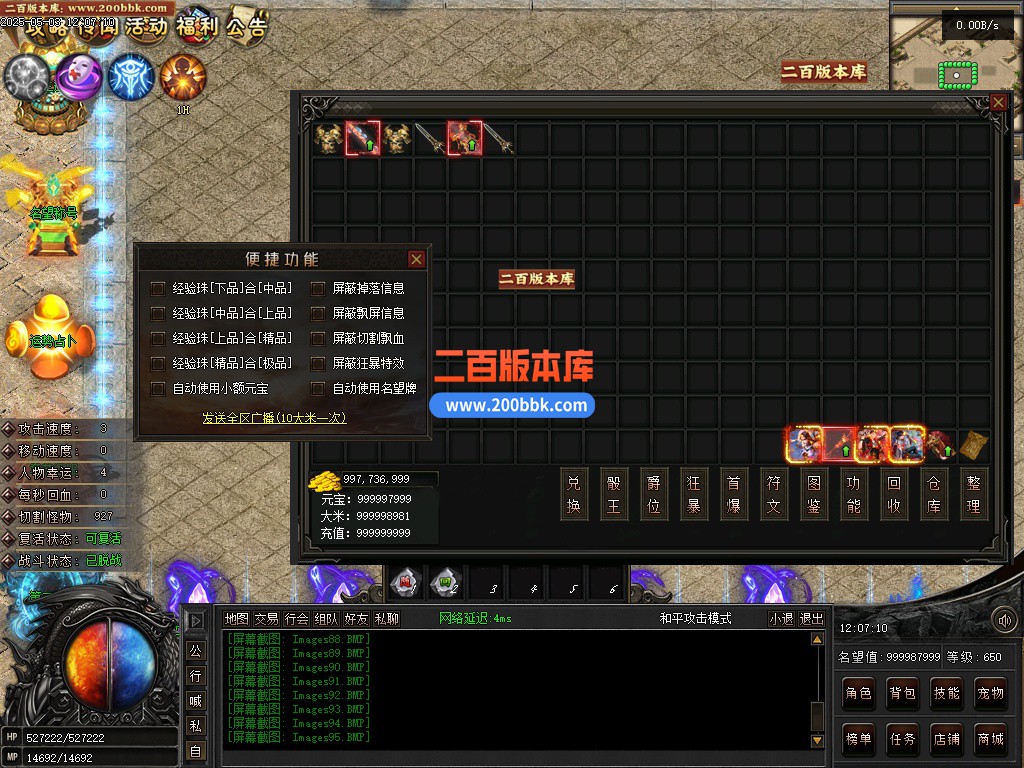Sort the bag with 整理 button
This screenshot has width=1024, height=768.
pyautogui.click(x=974, y=493)
